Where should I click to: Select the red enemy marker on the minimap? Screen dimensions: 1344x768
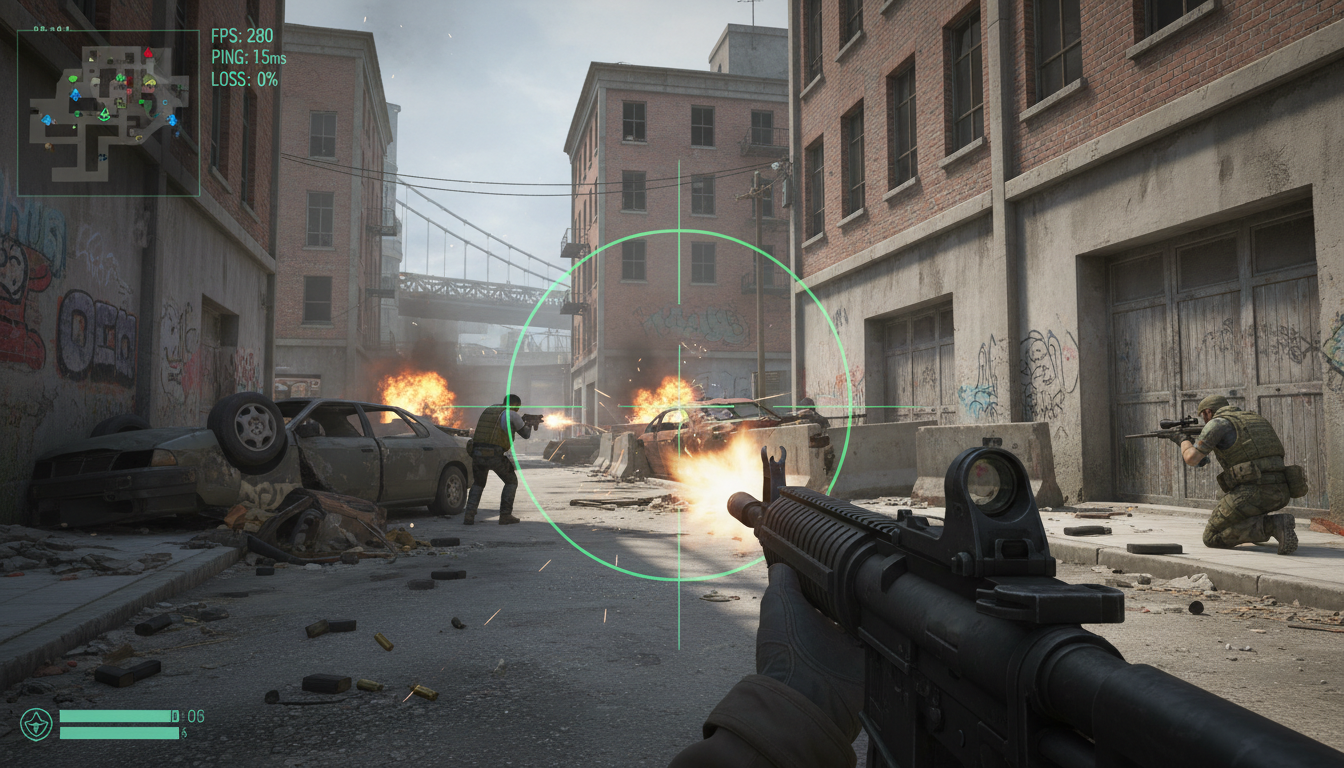click(x=147, y=54)
